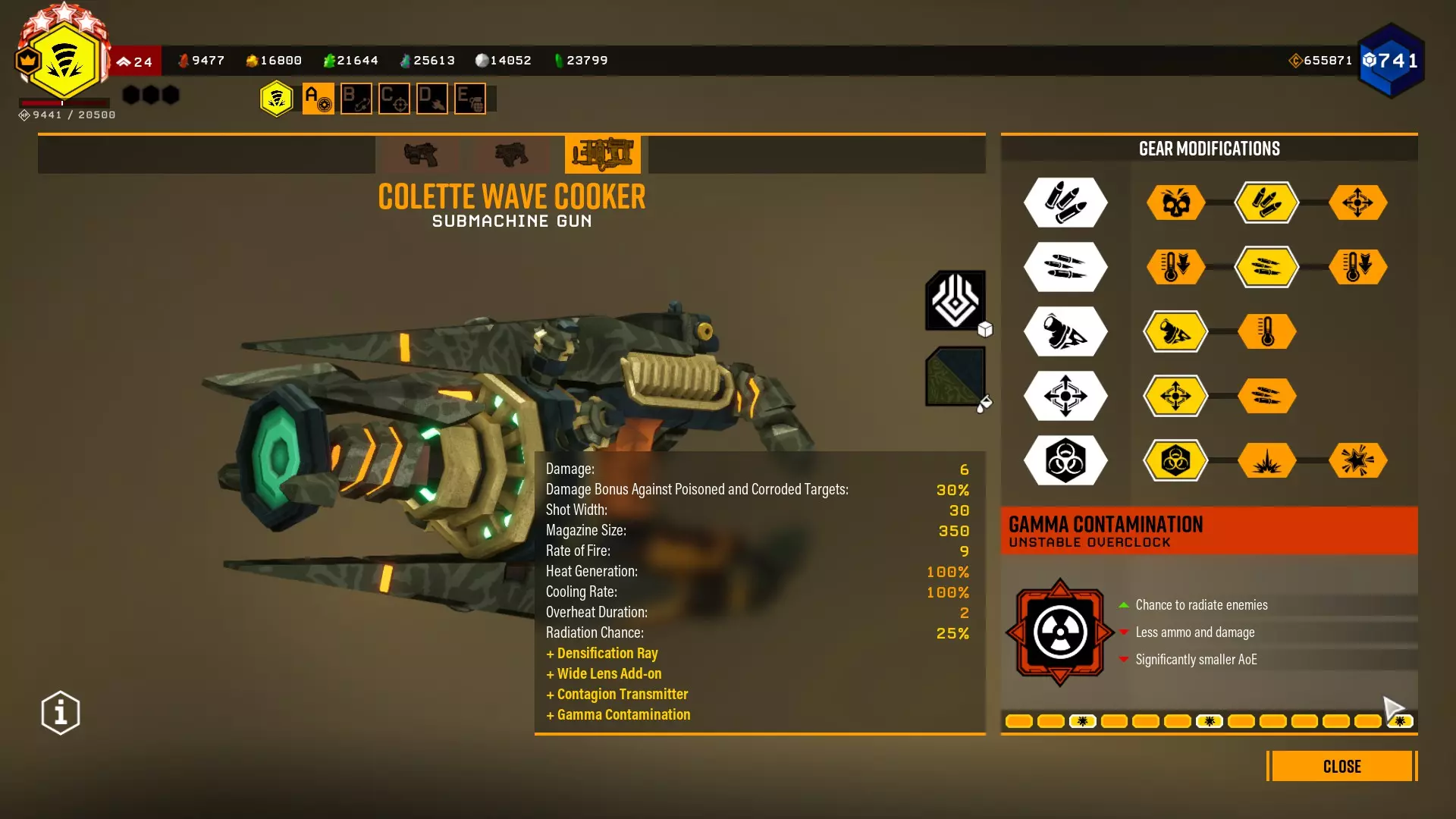Open the camo paintjob swatch
The image size is (1456, 819).
point(955,376)
